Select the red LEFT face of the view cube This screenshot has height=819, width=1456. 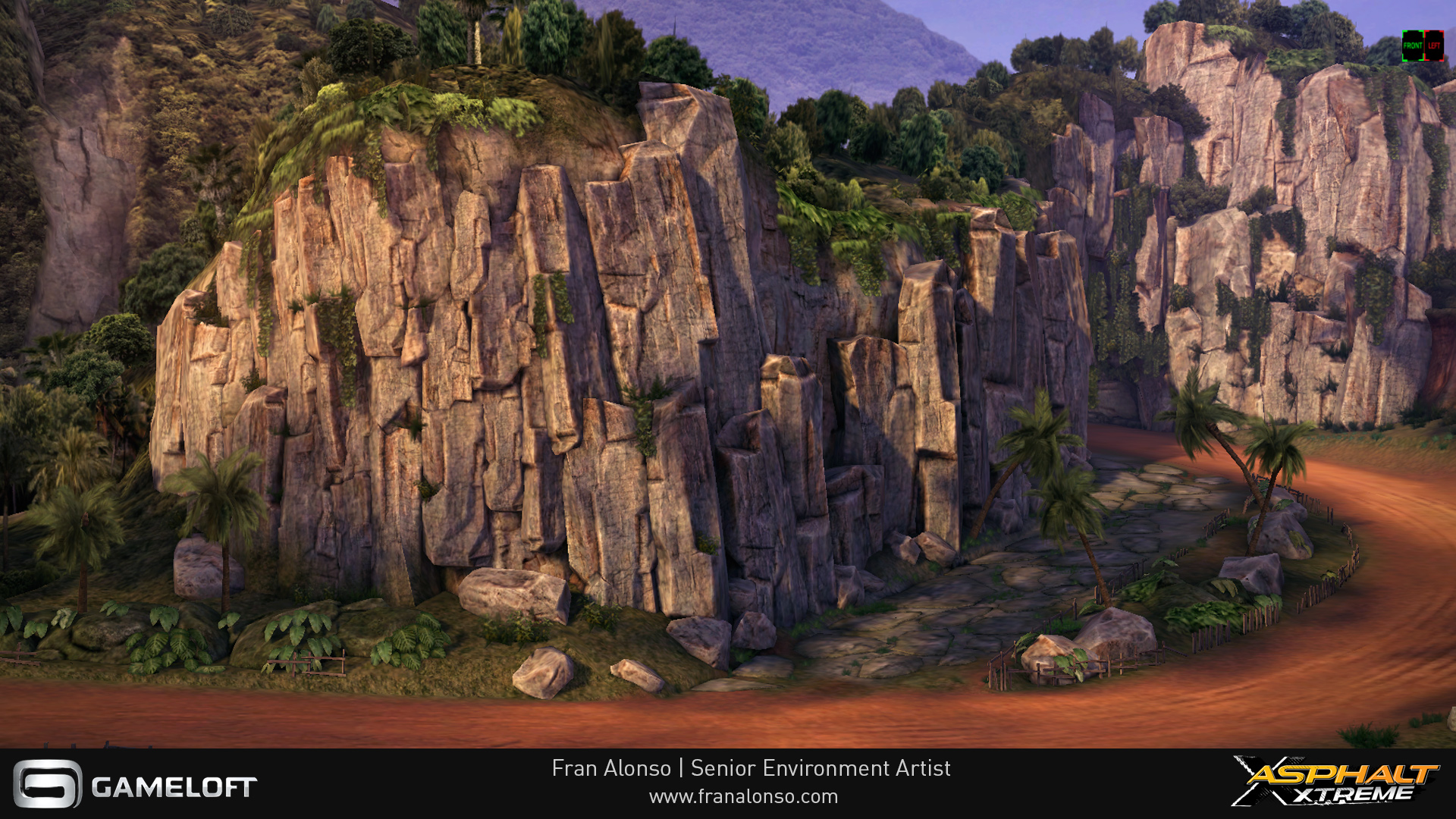[1434, 45]
